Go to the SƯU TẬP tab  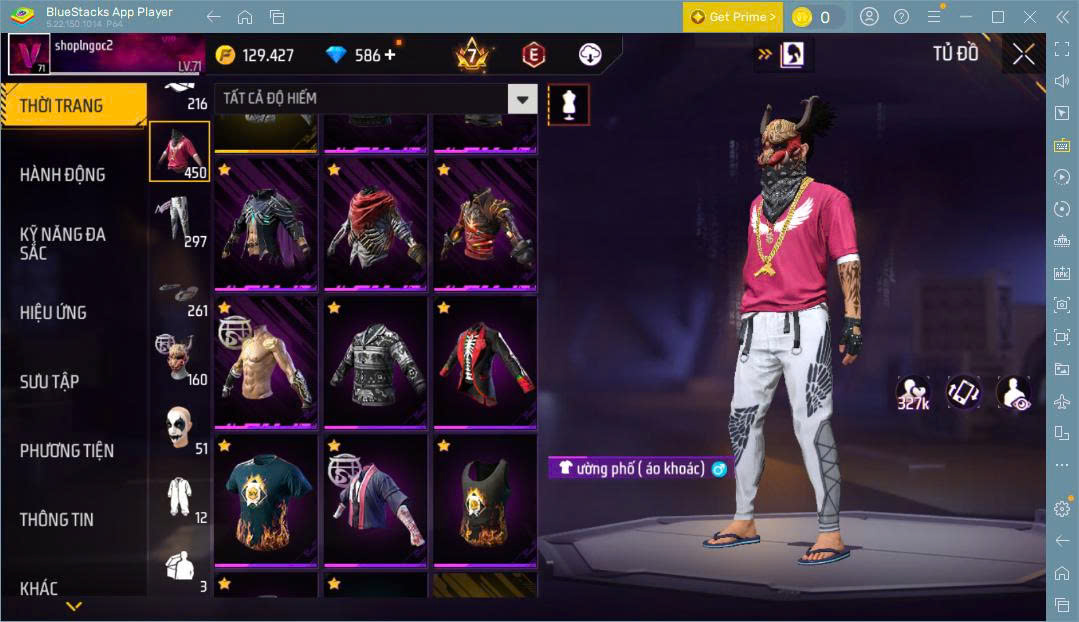[49, 381]
